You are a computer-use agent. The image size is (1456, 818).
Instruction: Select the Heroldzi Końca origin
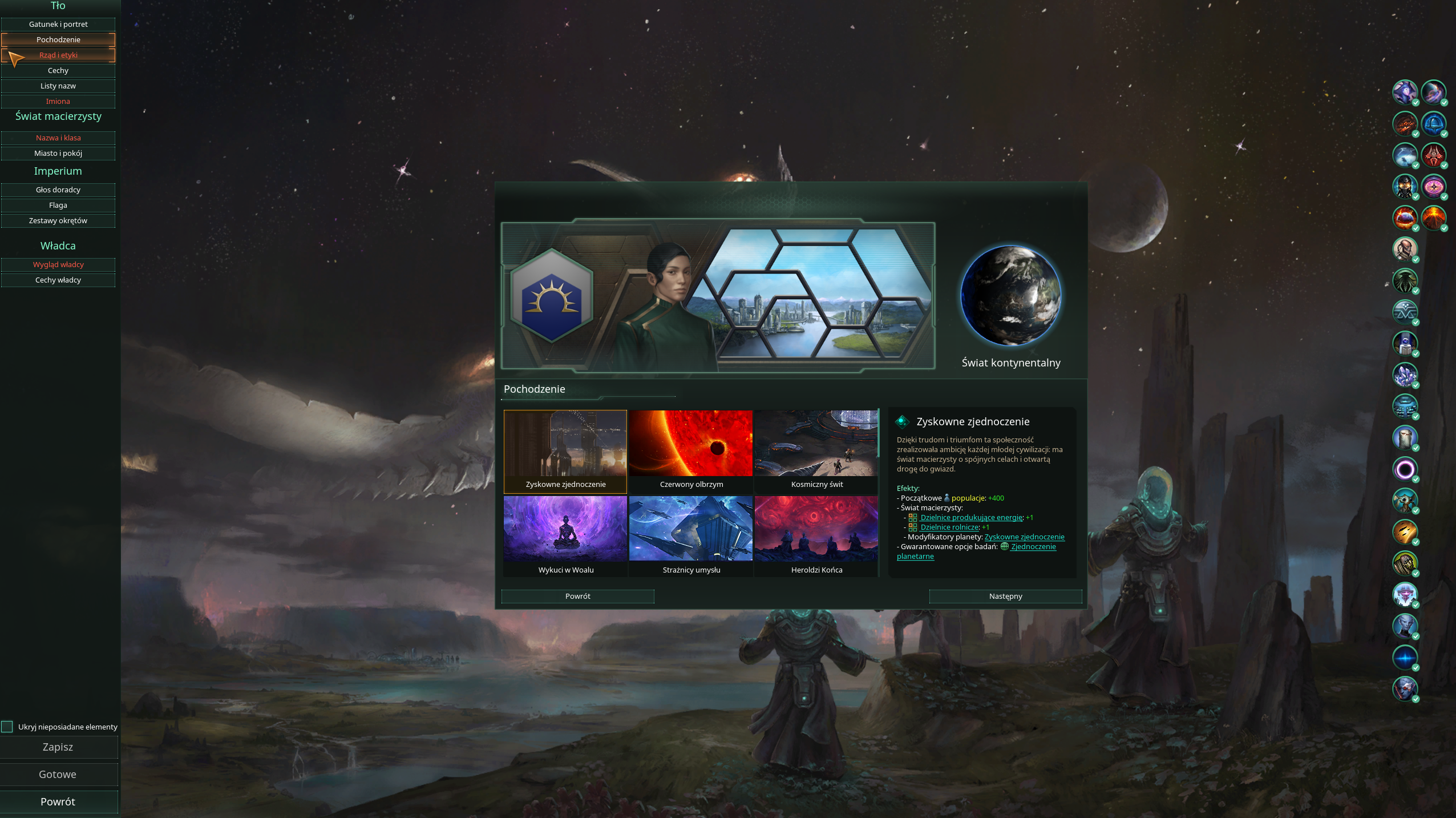pyautogui.click(x=816, y=530)
